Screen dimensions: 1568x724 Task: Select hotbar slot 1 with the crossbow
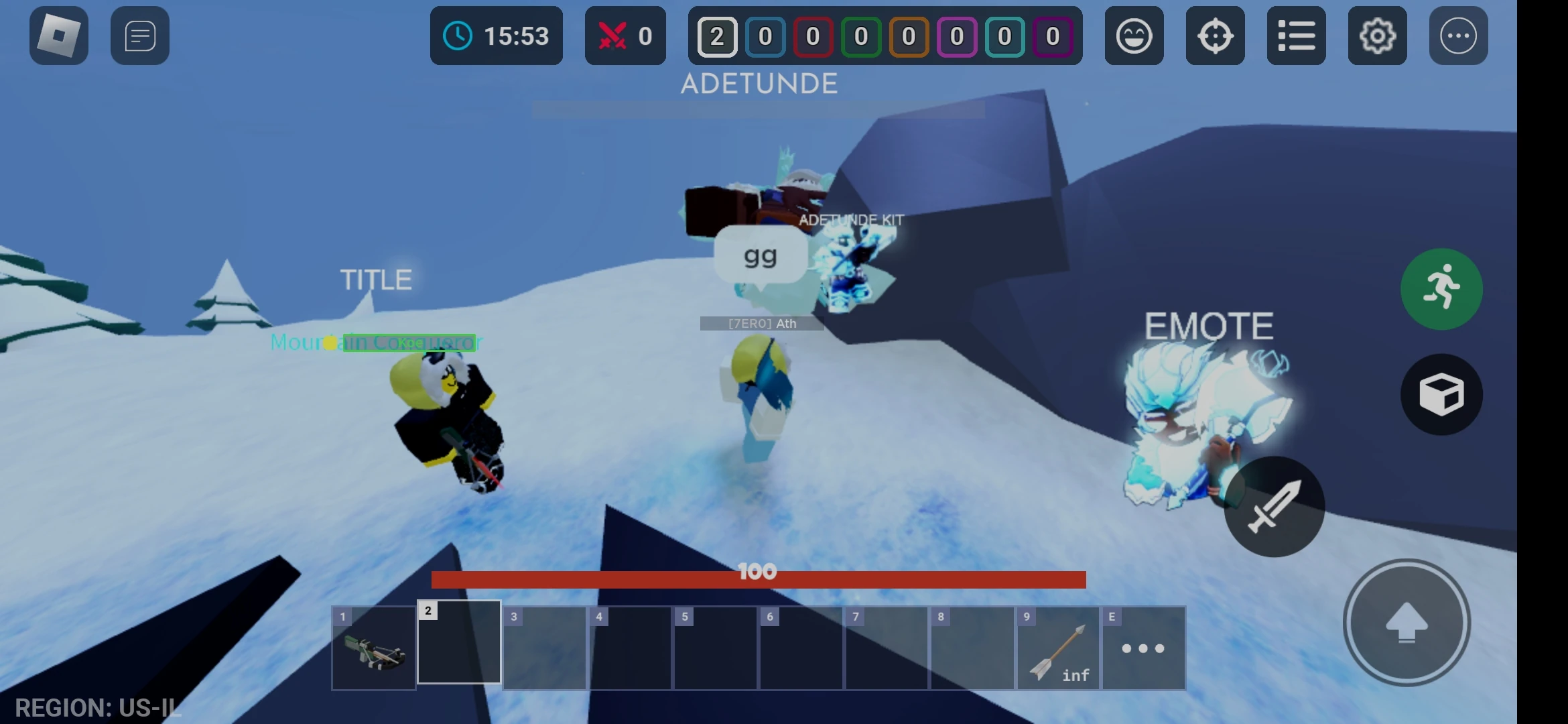[x=373, y=647]
